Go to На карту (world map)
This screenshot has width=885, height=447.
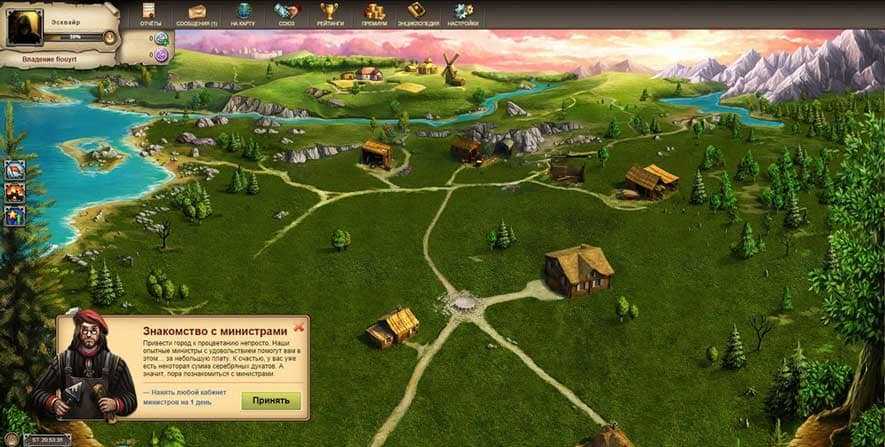[242, 14]
